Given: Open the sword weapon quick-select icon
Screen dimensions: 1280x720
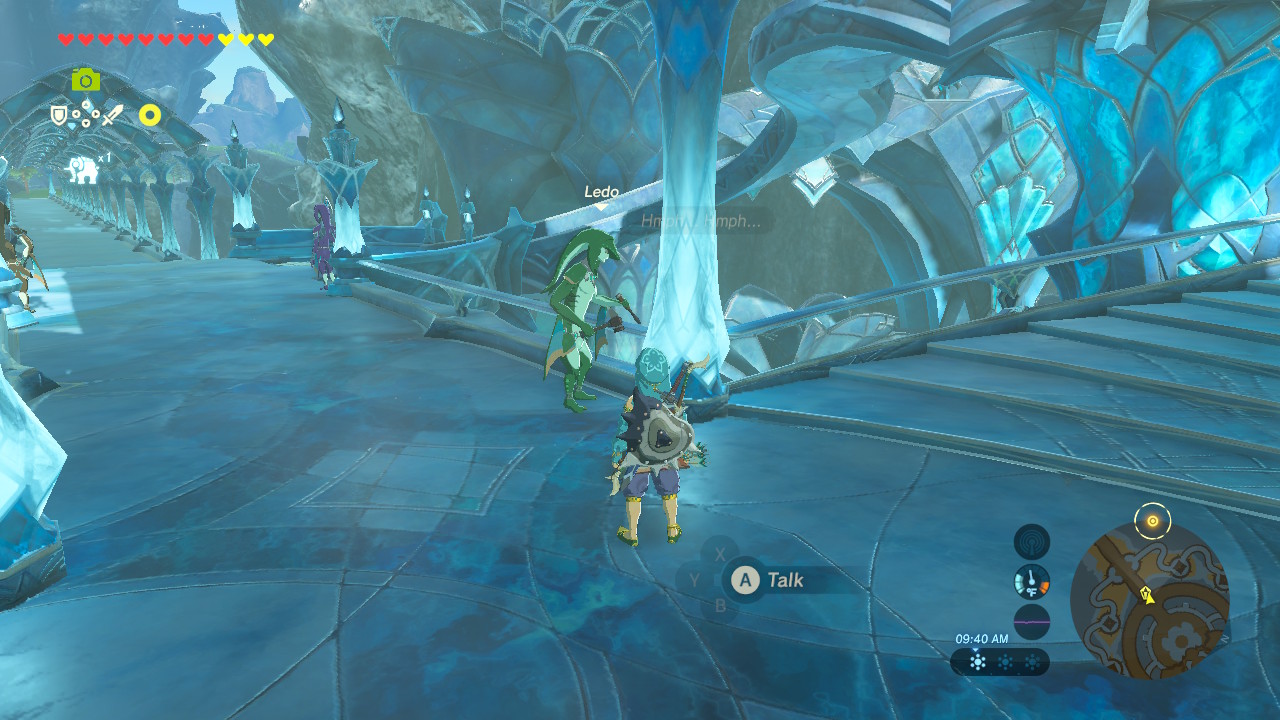Looking at the screenshot, I should [111, 116].
